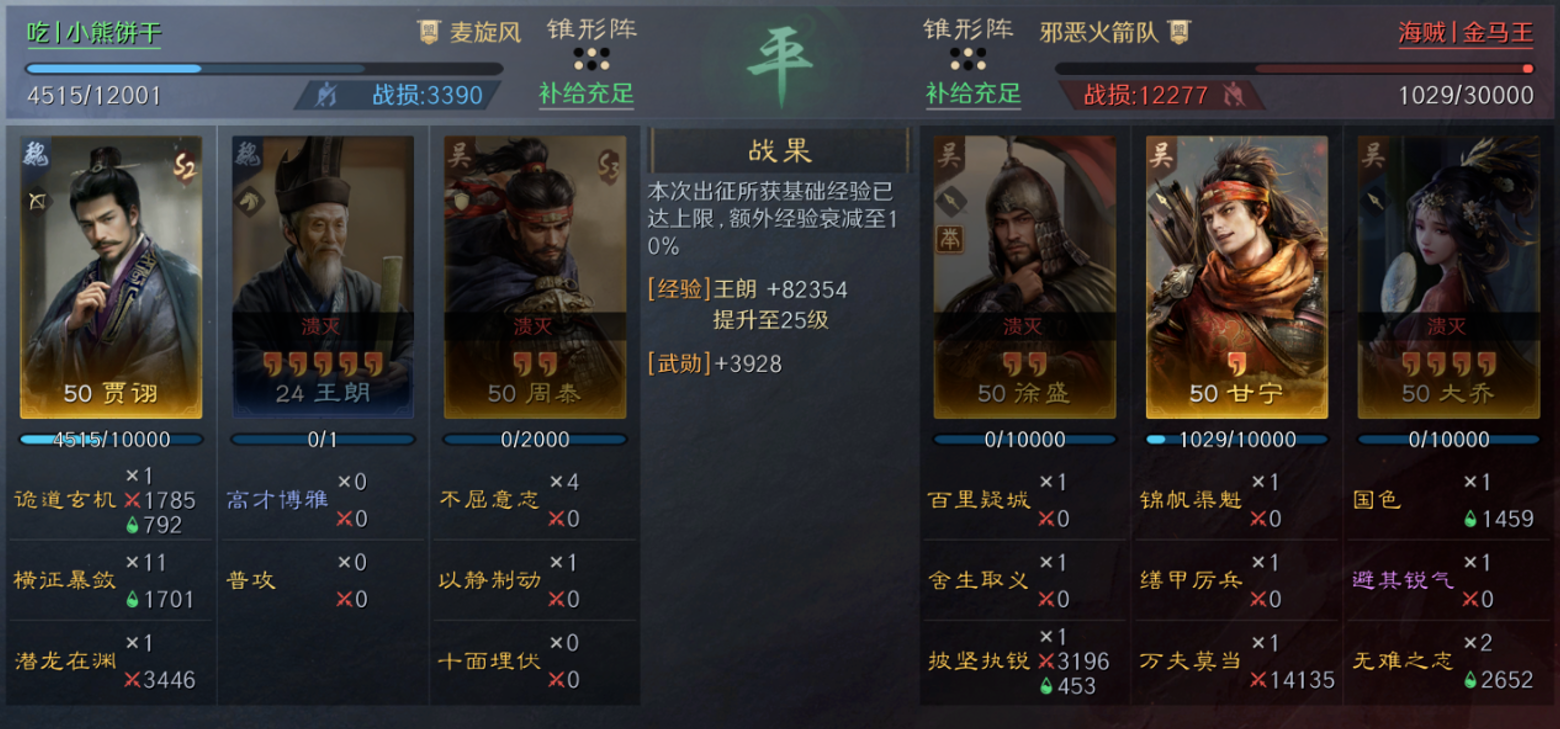This screenshot has height=729, width=1560.
Task: Click 甘宁's experience progress bar
Action: 1236,438
